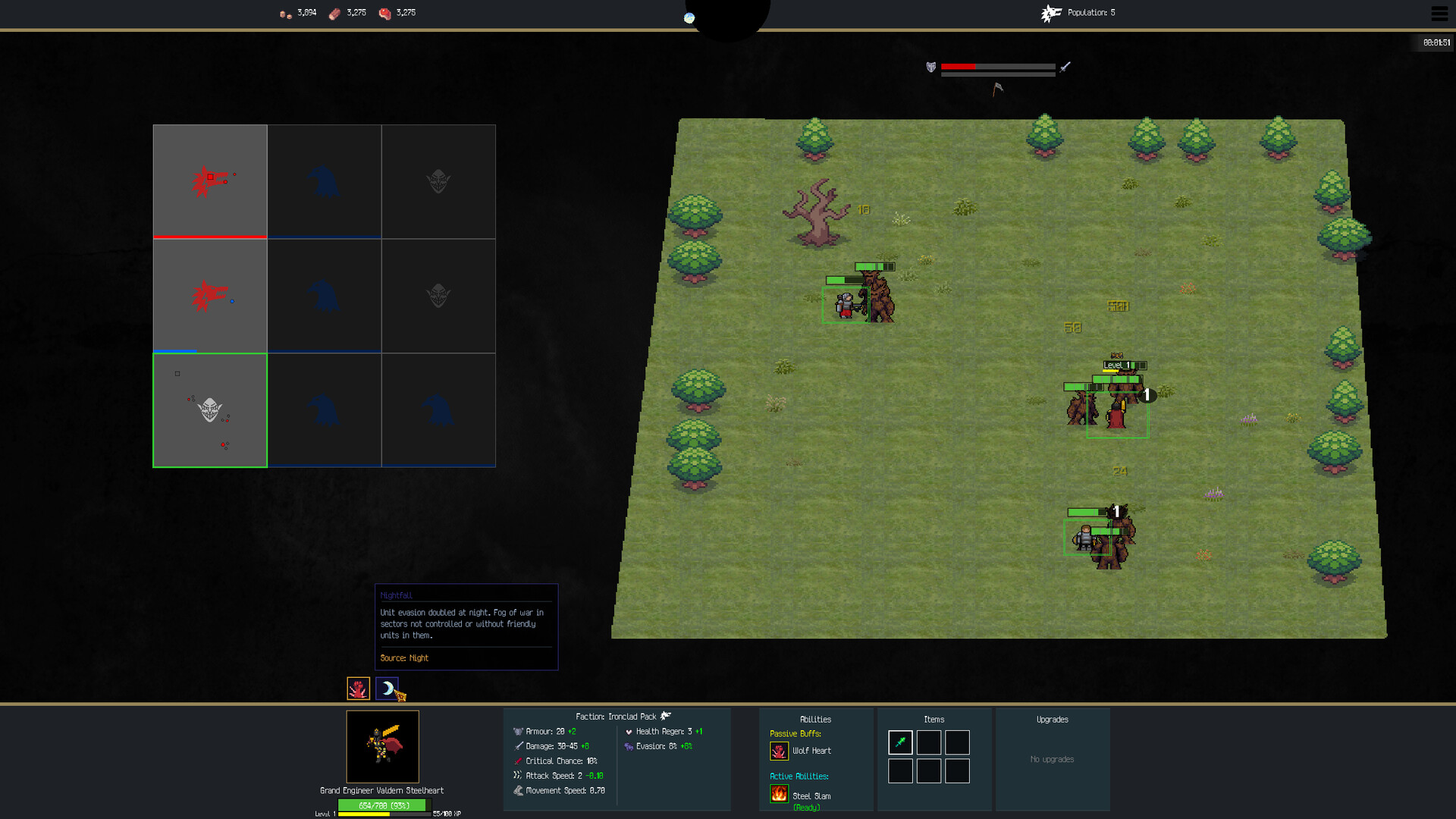Click the Faction: Ironclad Pack label
Viewport: 1456px width, 819px height.
(x=617, y=716)
